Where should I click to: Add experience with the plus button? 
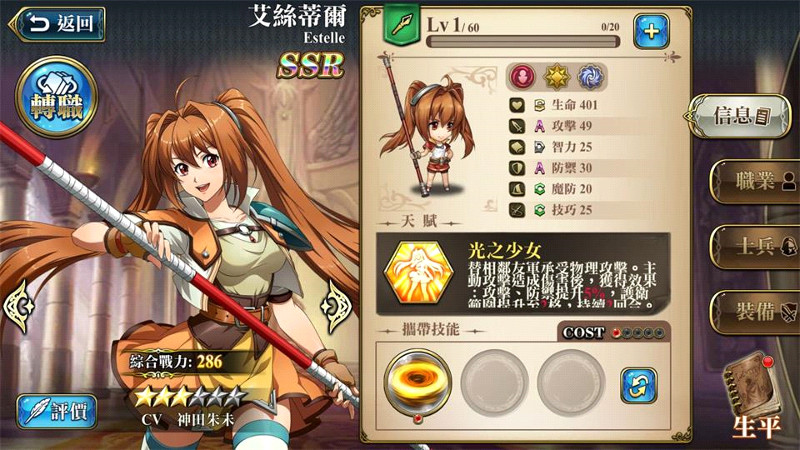[x=651, y=31]
